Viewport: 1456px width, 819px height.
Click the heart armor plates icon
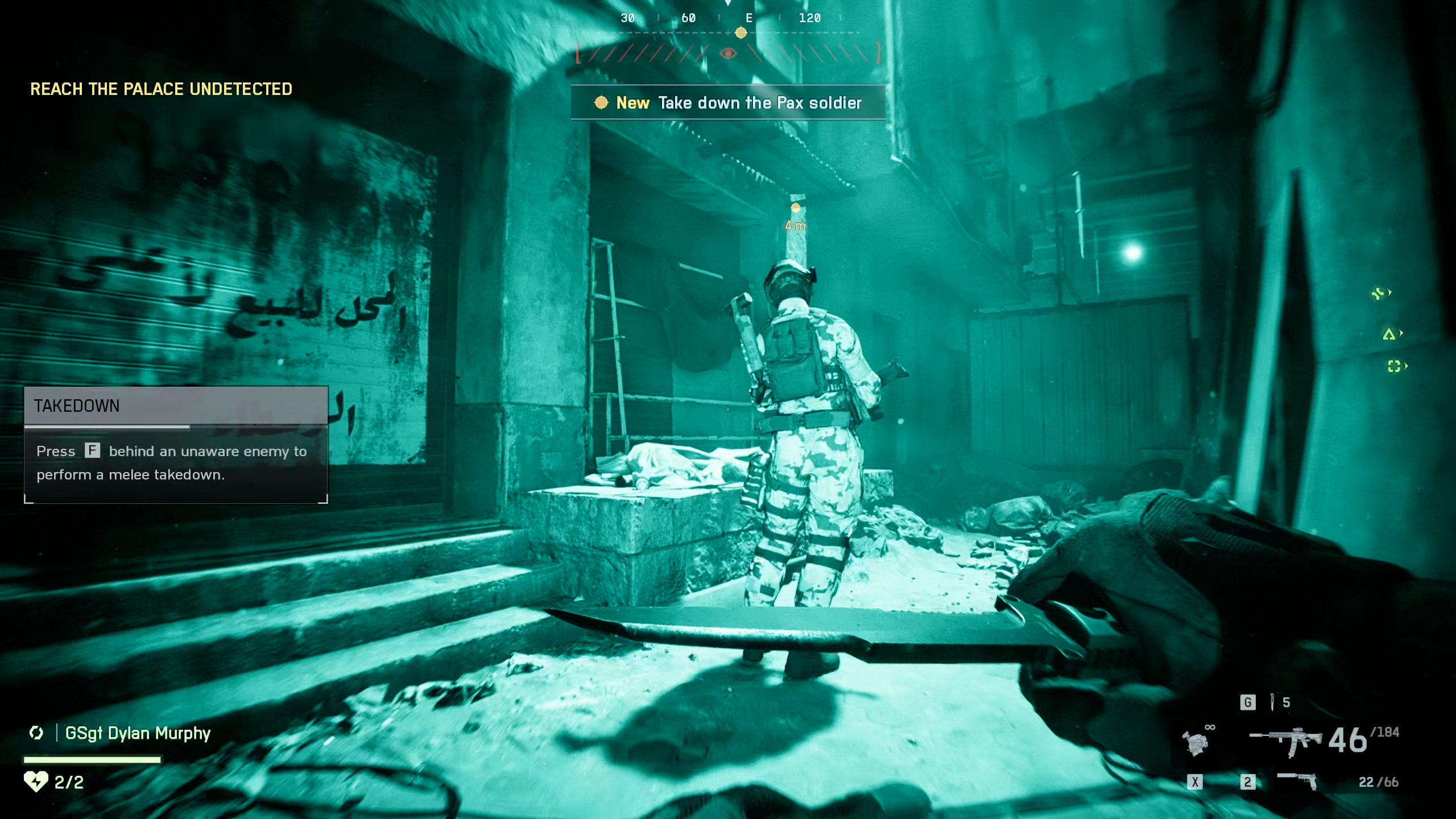point(36,781)
